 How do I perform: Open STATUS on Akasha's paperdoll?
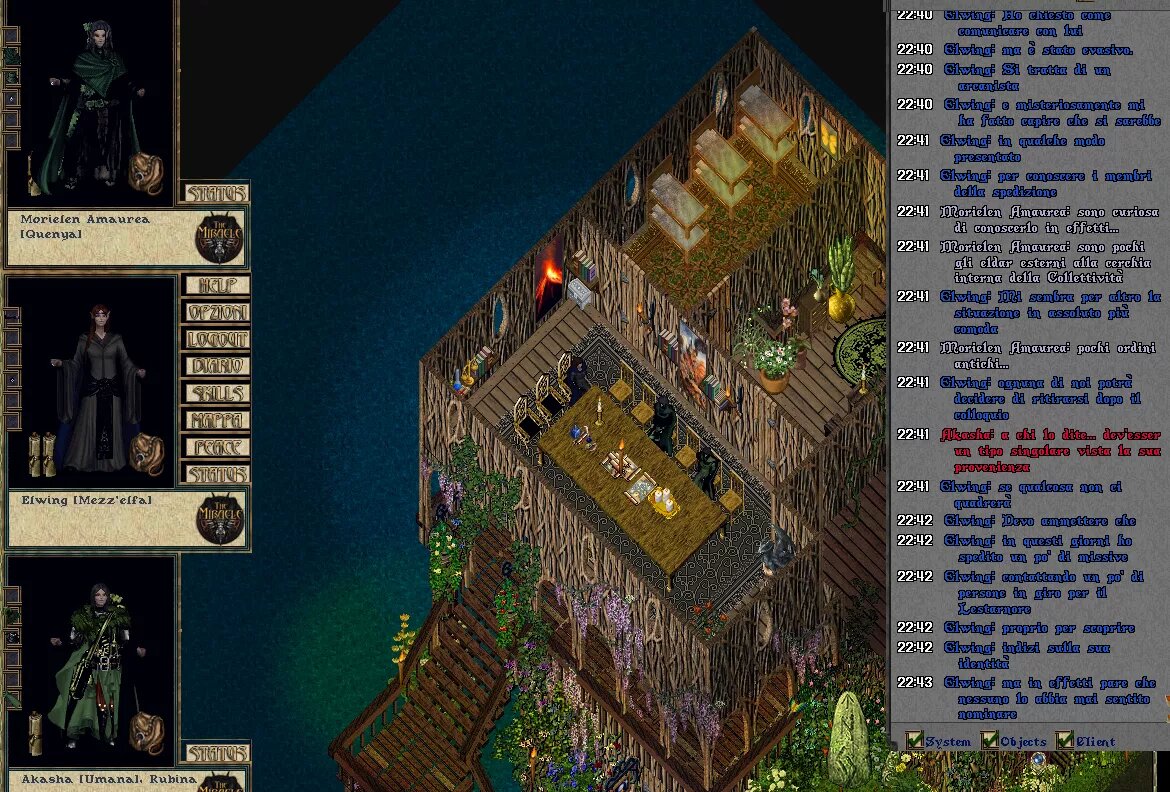(215, 753)
